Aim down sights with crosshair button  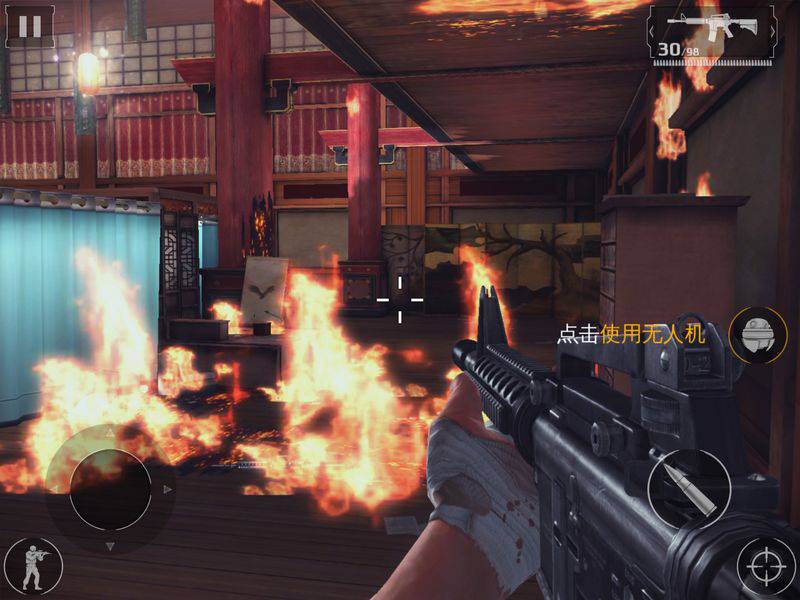764,566
